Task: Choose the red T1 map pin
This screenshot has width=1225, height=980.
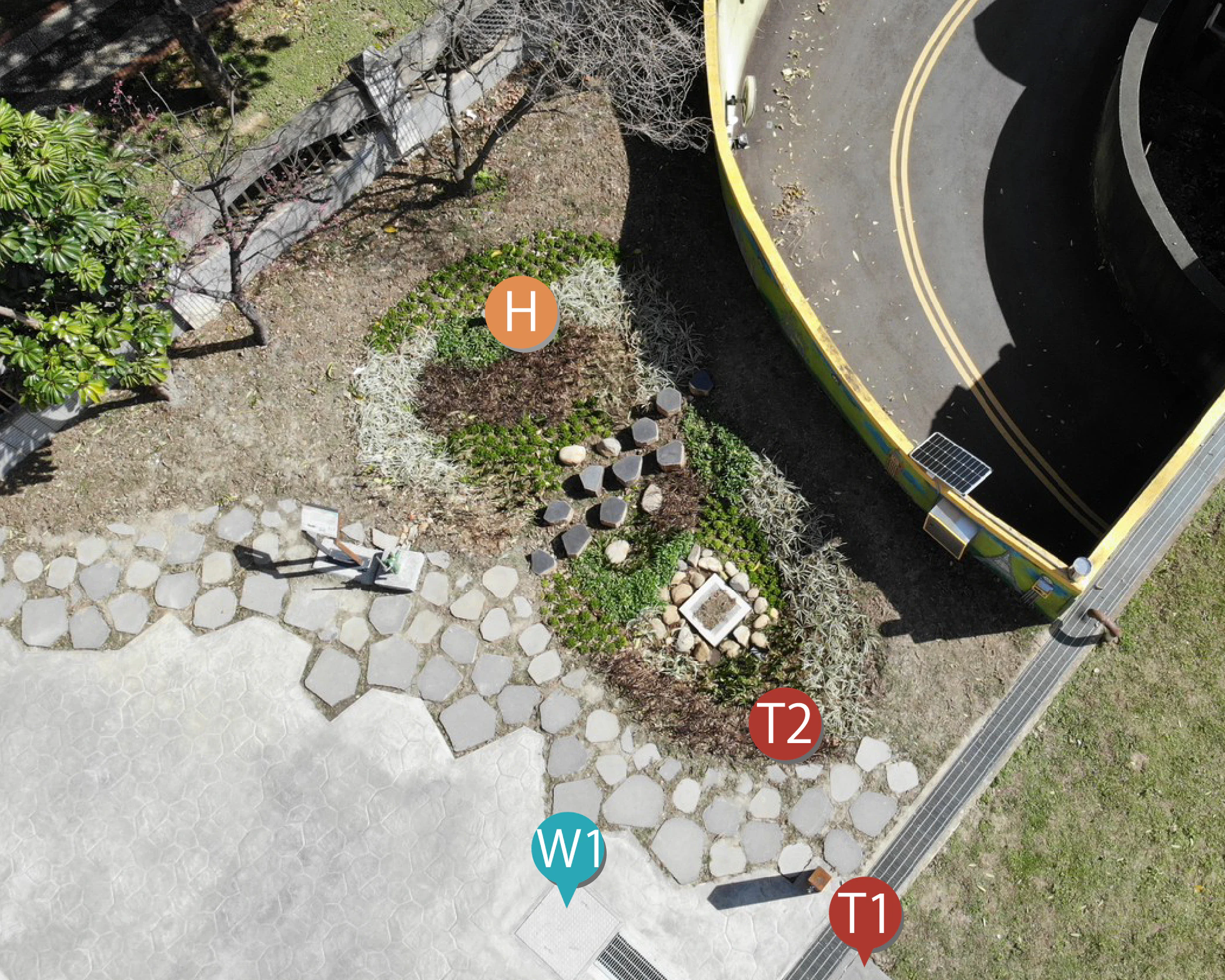Action: [865, 914]
